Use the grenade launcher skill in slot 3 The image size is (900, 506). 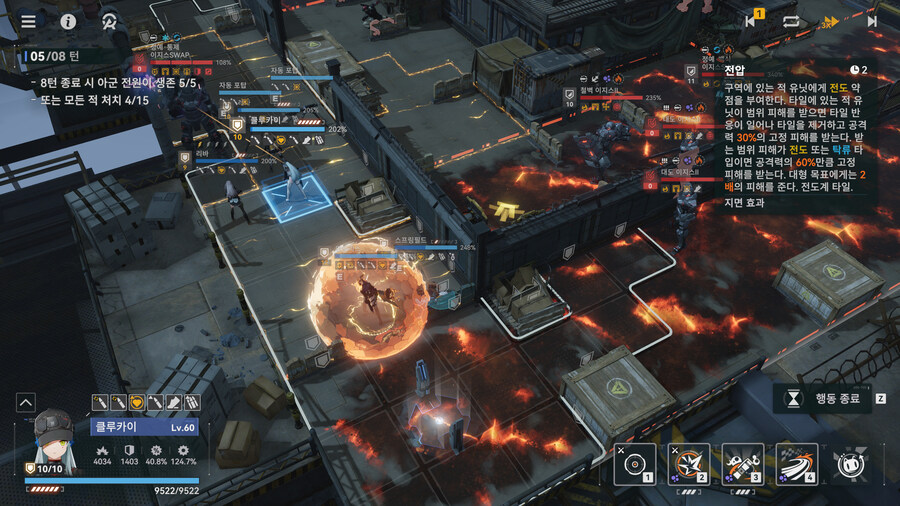743,463
